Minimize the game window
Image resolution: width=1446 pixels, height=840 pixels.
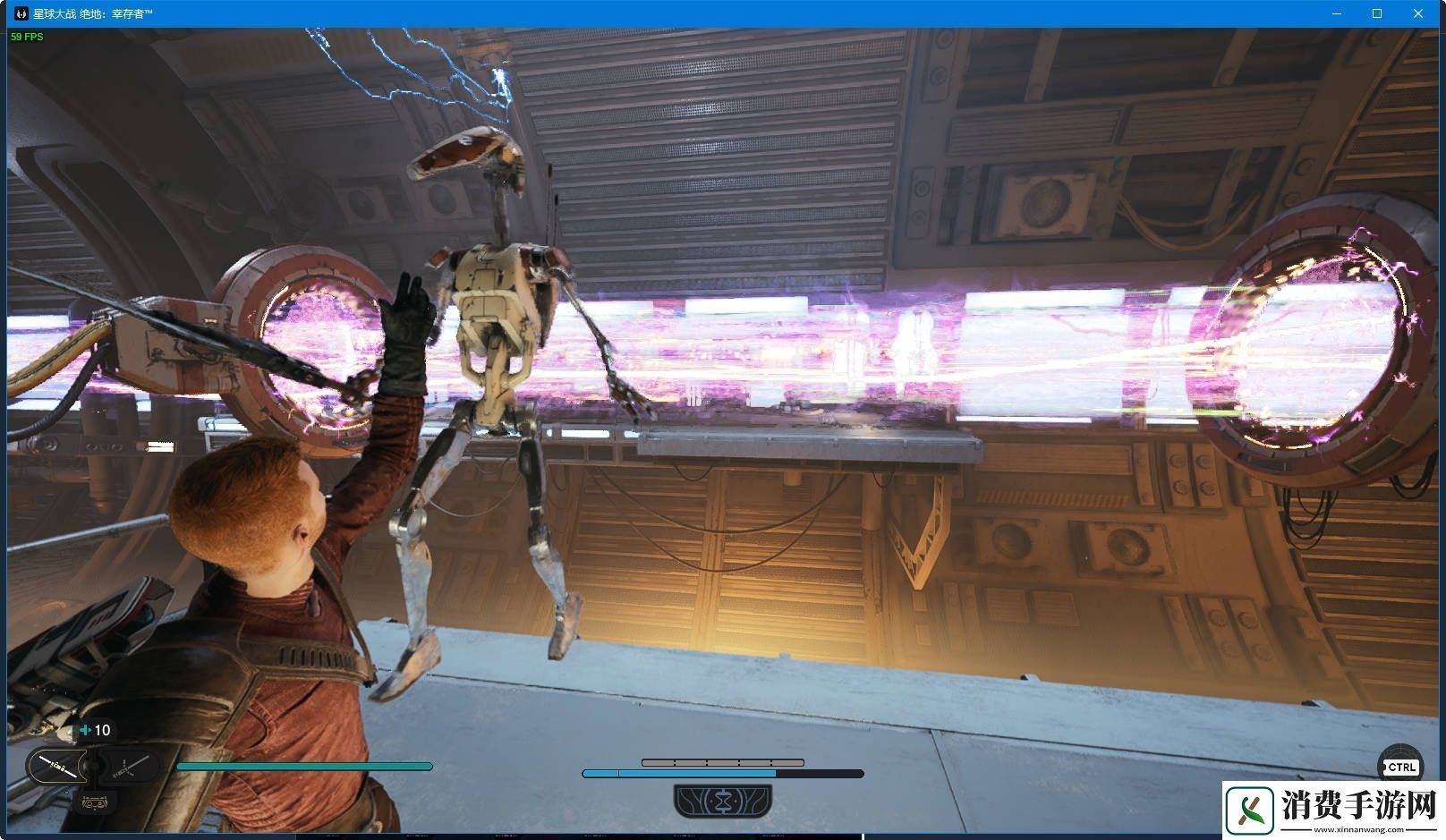(1337, 13)
